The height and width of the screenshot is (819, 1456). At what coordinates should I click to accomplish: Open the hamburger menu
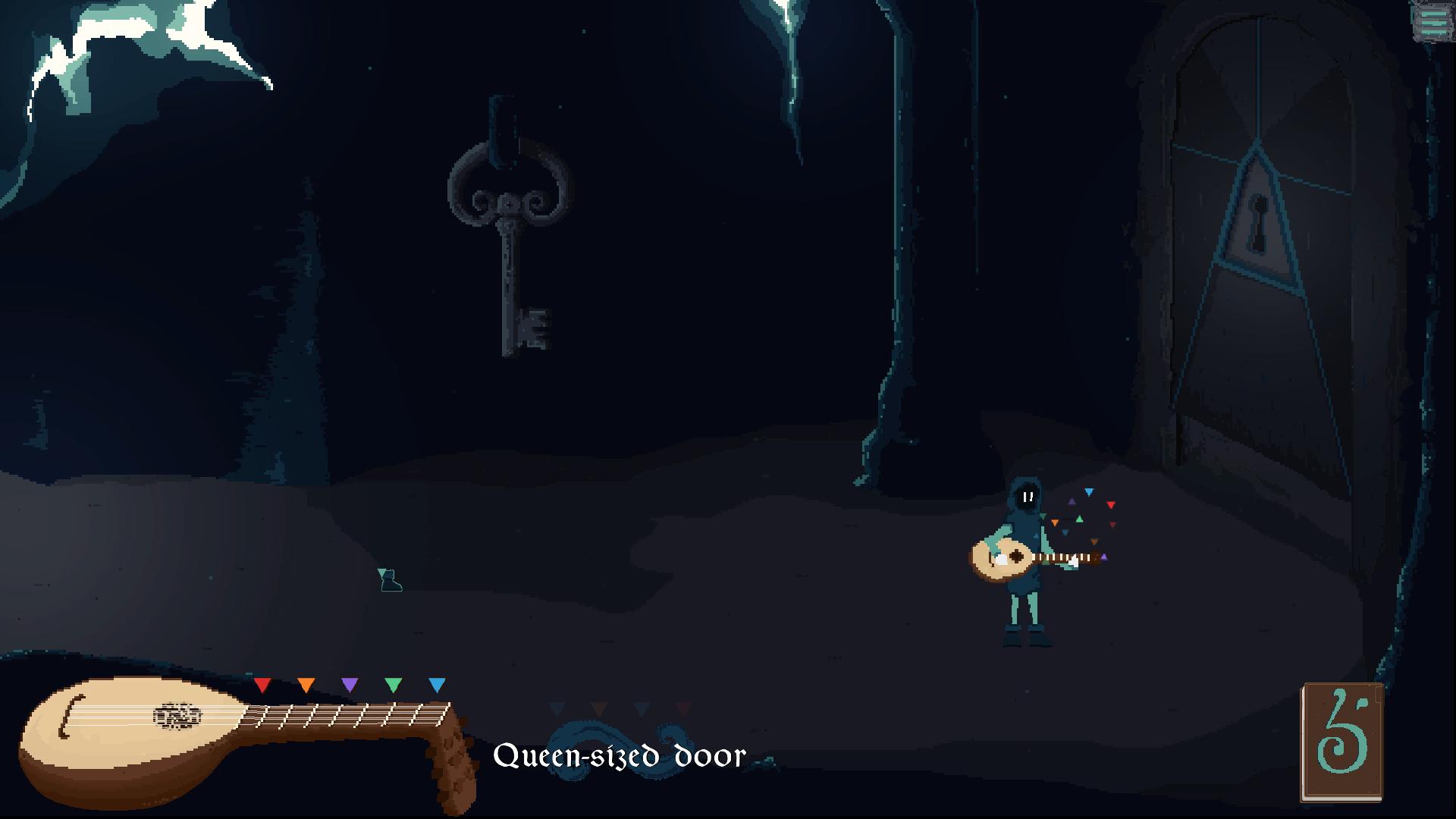click(1432, 21)
